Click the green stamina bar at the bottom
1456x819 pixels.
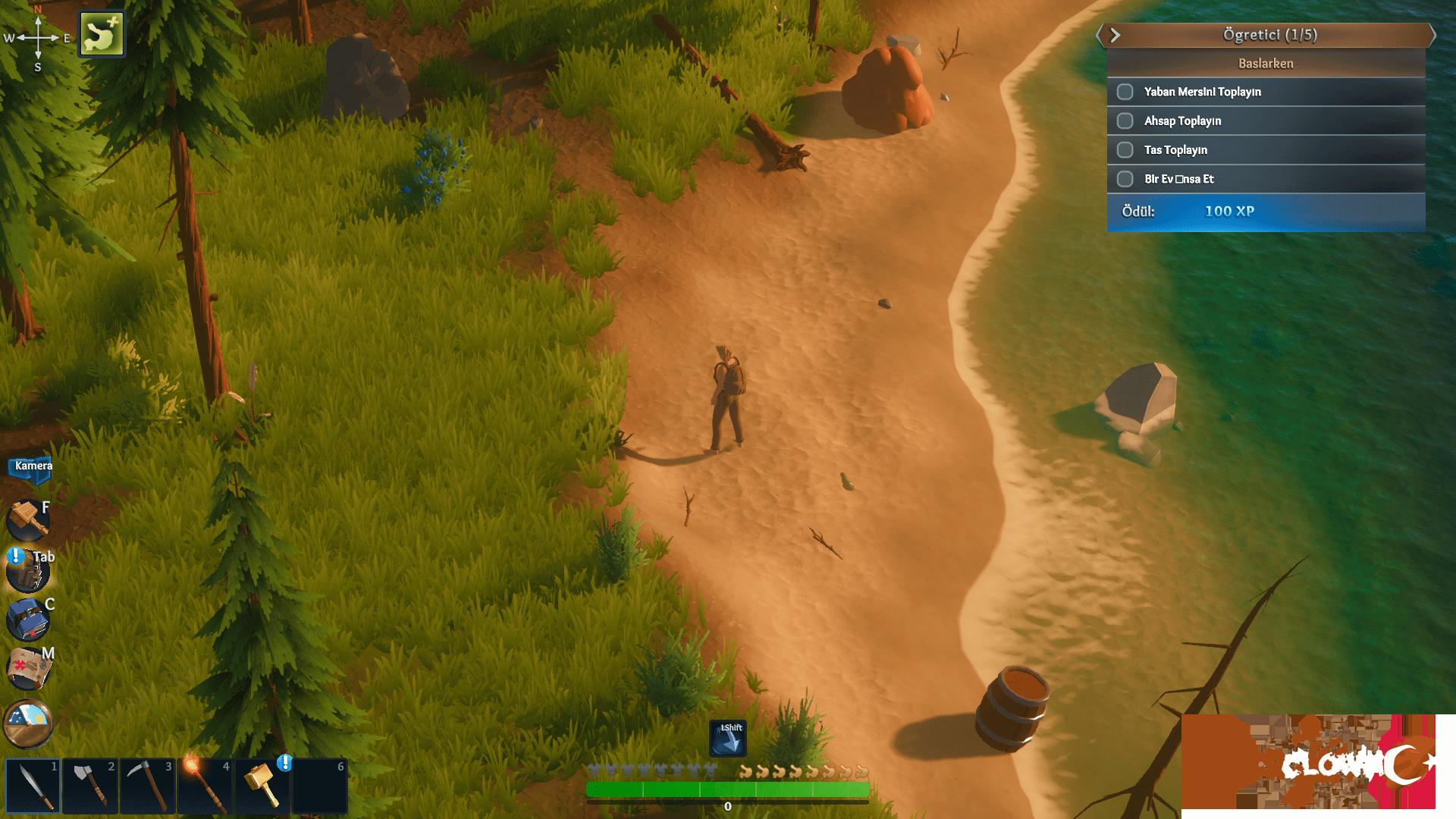(x=726, y=790)
